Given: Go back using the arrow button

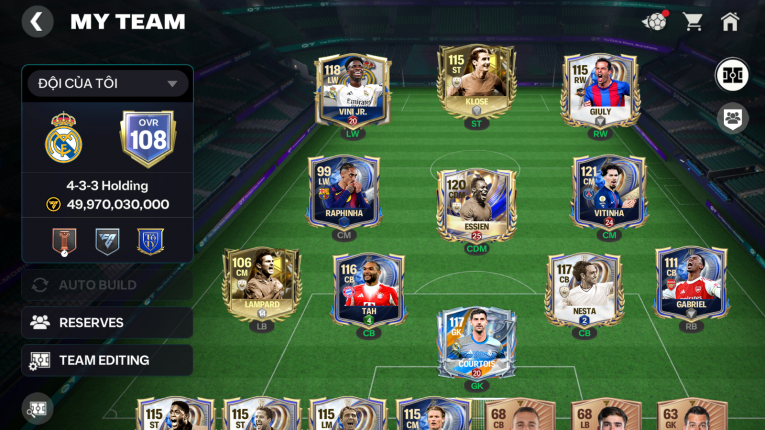Looking at the screenshot, I should coord(37,22).
